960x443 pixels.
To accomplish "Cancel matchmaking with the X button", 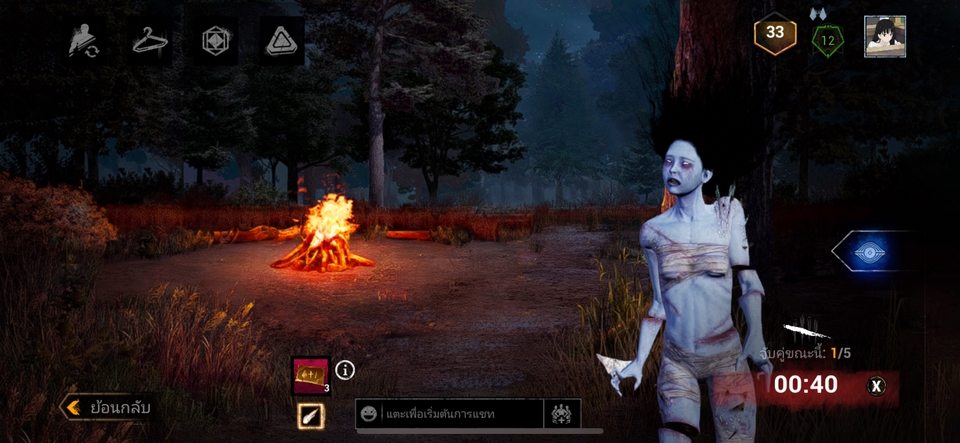I will (x=877, y=385).
